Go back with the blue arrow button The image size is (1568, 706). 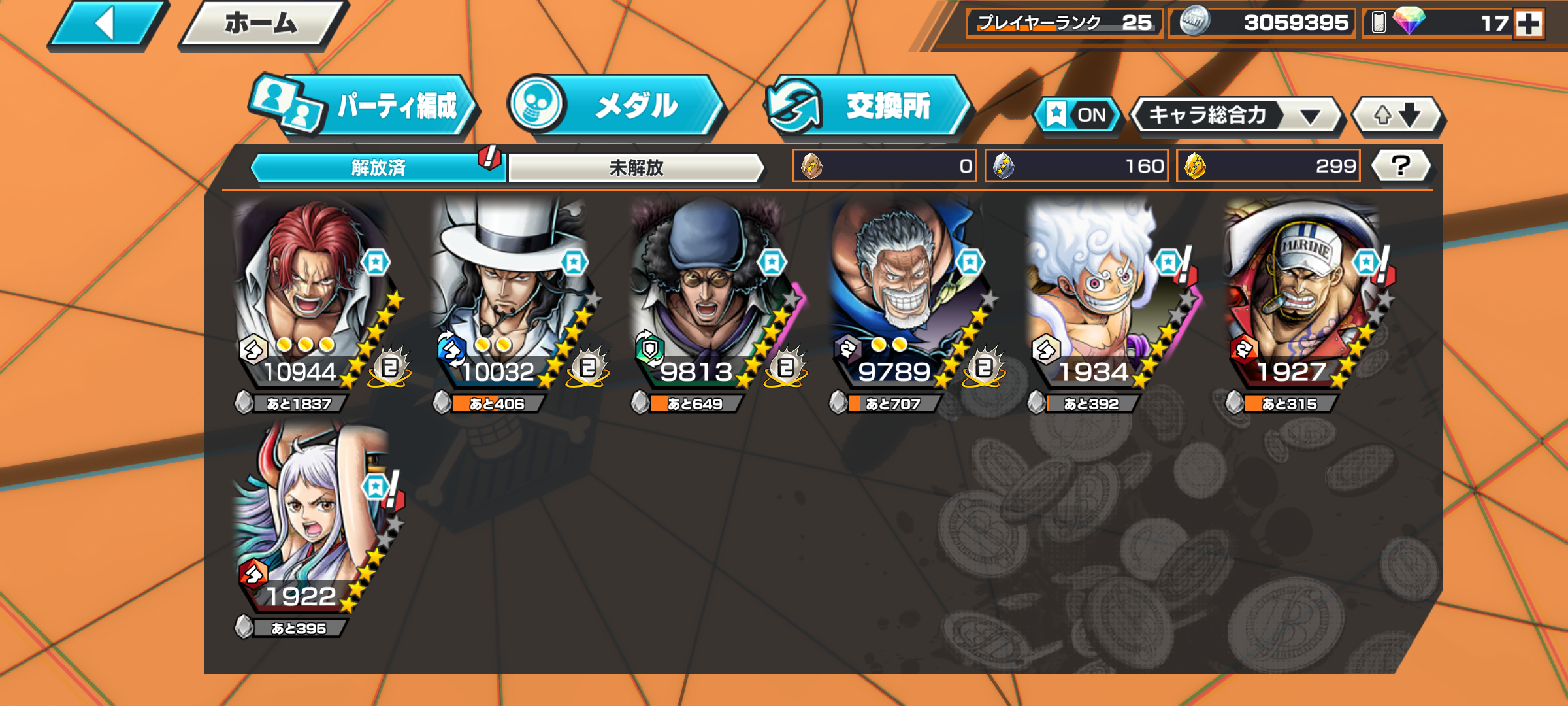click(106, 25)
